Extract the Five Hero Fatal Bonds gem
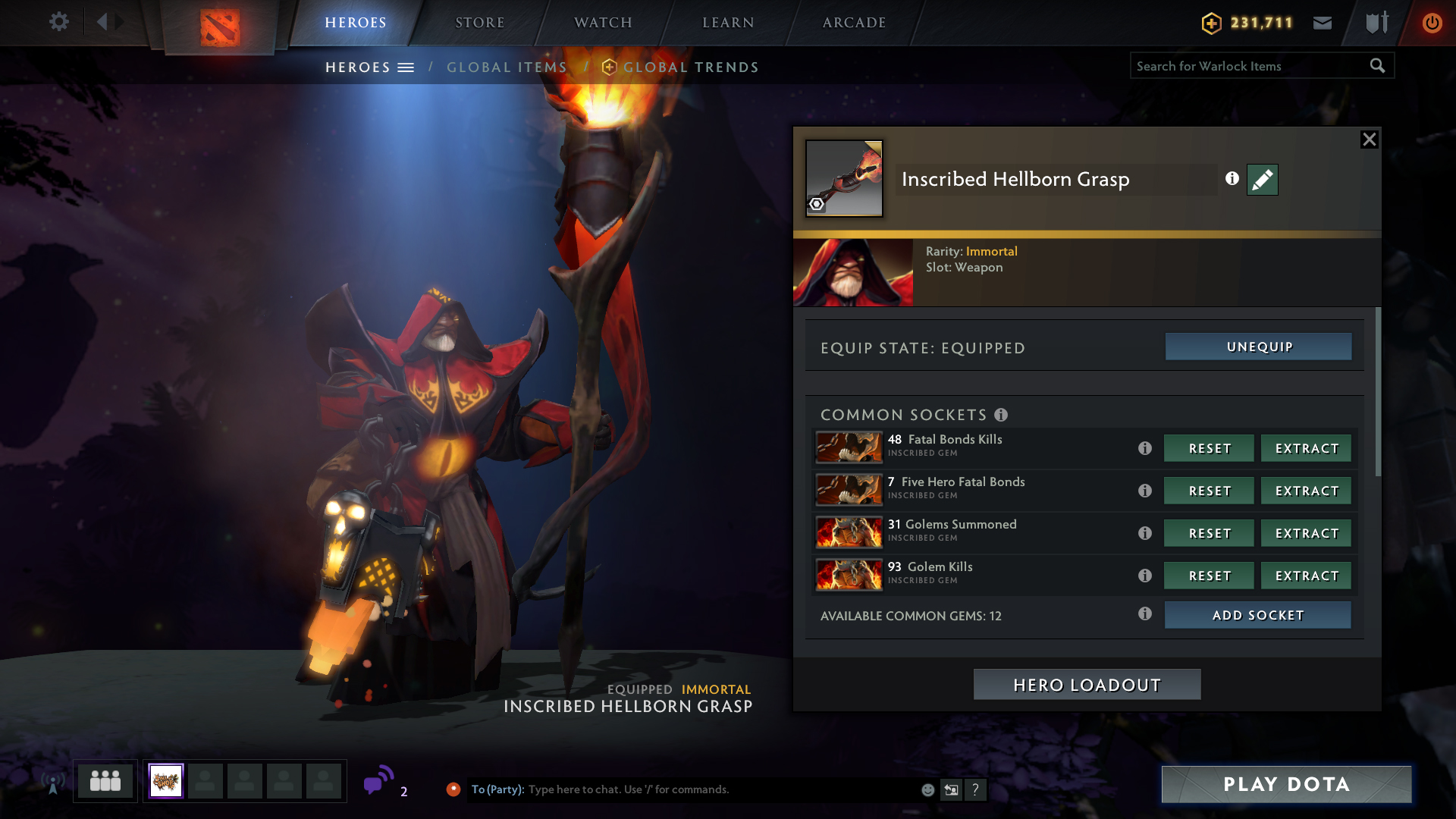Viewport: 1456px width, 819px height. 1306,491
